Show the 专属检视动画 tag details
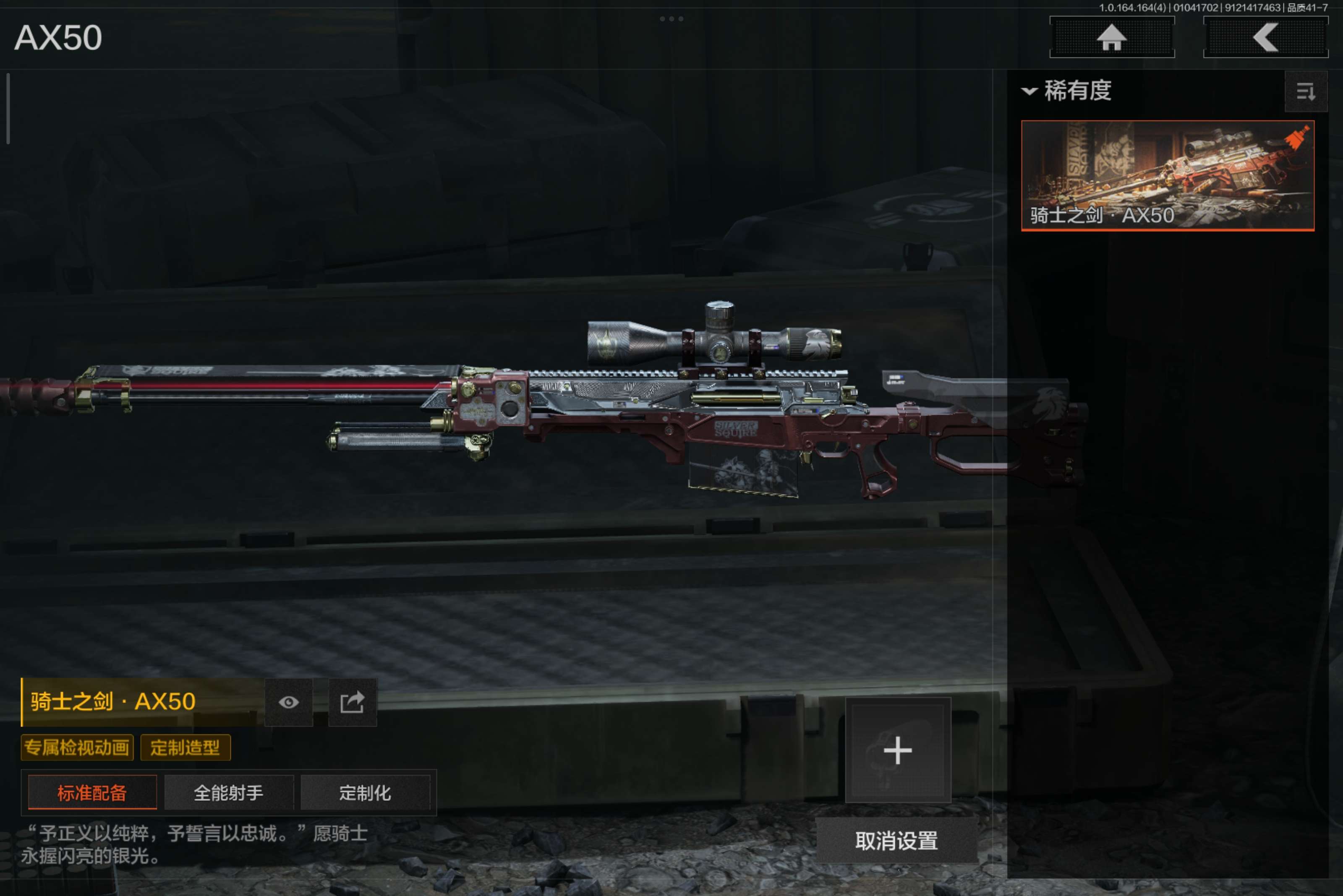The width and height of the screenshot is (1343, 896). [77, 748]
